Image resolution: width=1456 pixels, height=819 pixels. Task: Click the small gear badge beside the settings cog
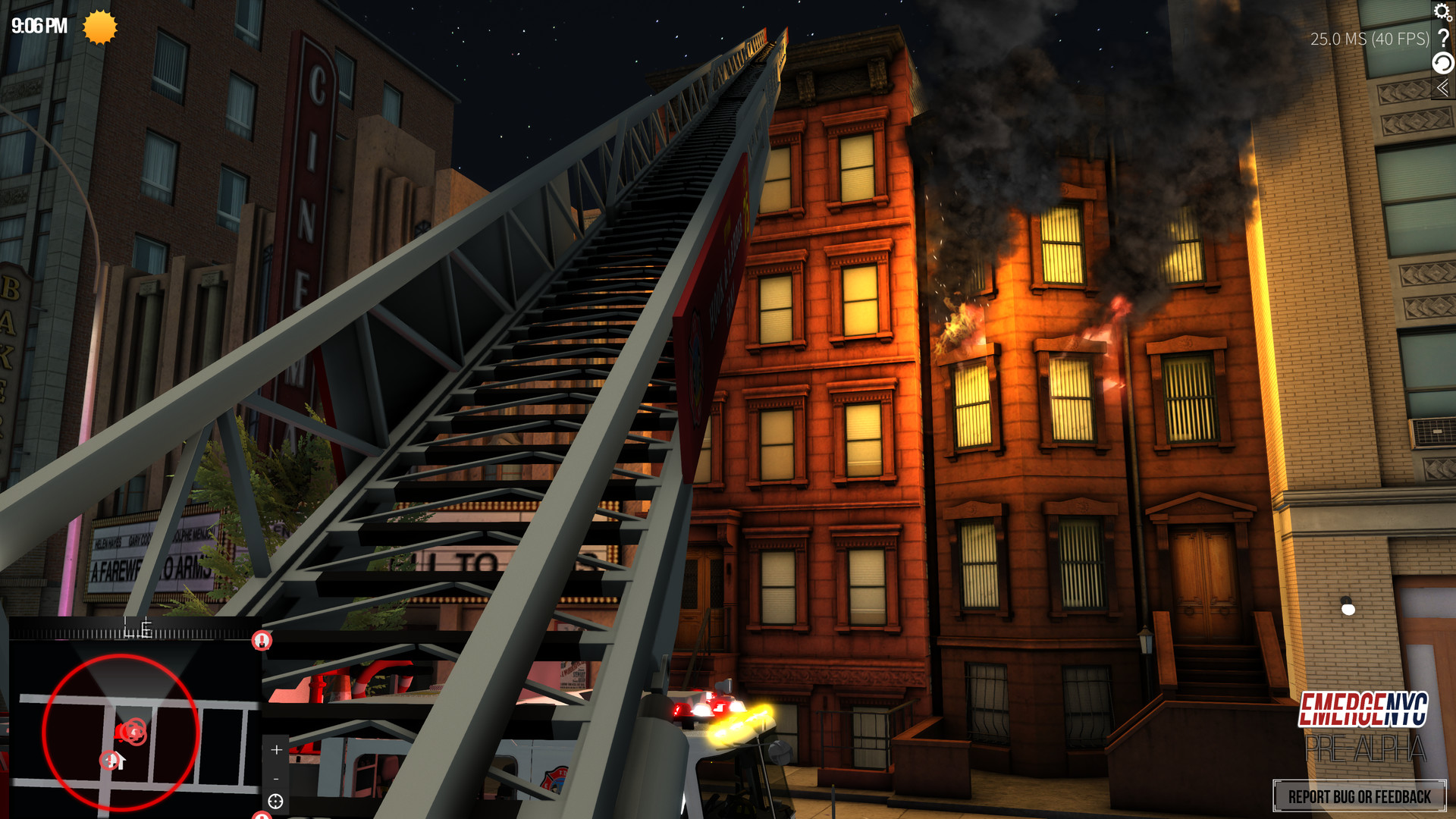1449,19
